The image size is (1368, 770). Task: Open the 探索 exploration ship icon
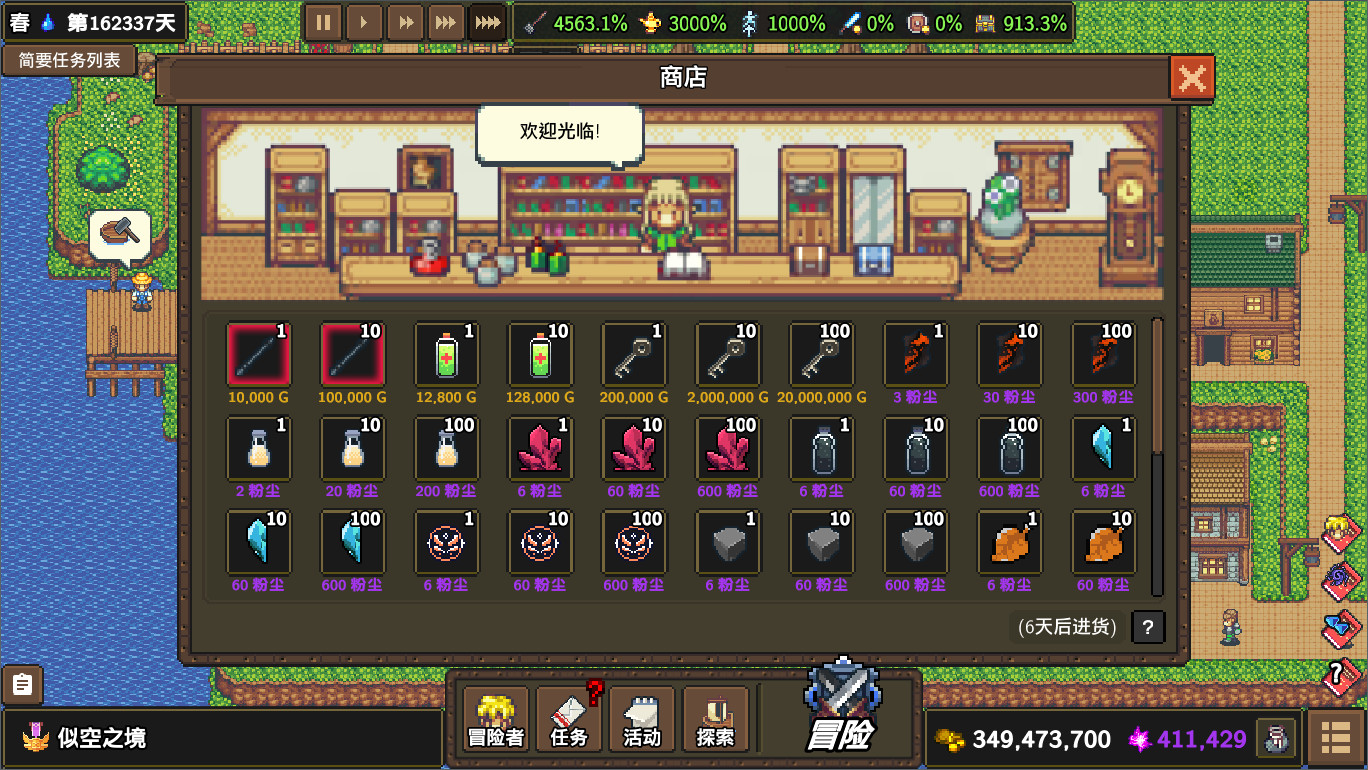(714, 718)
